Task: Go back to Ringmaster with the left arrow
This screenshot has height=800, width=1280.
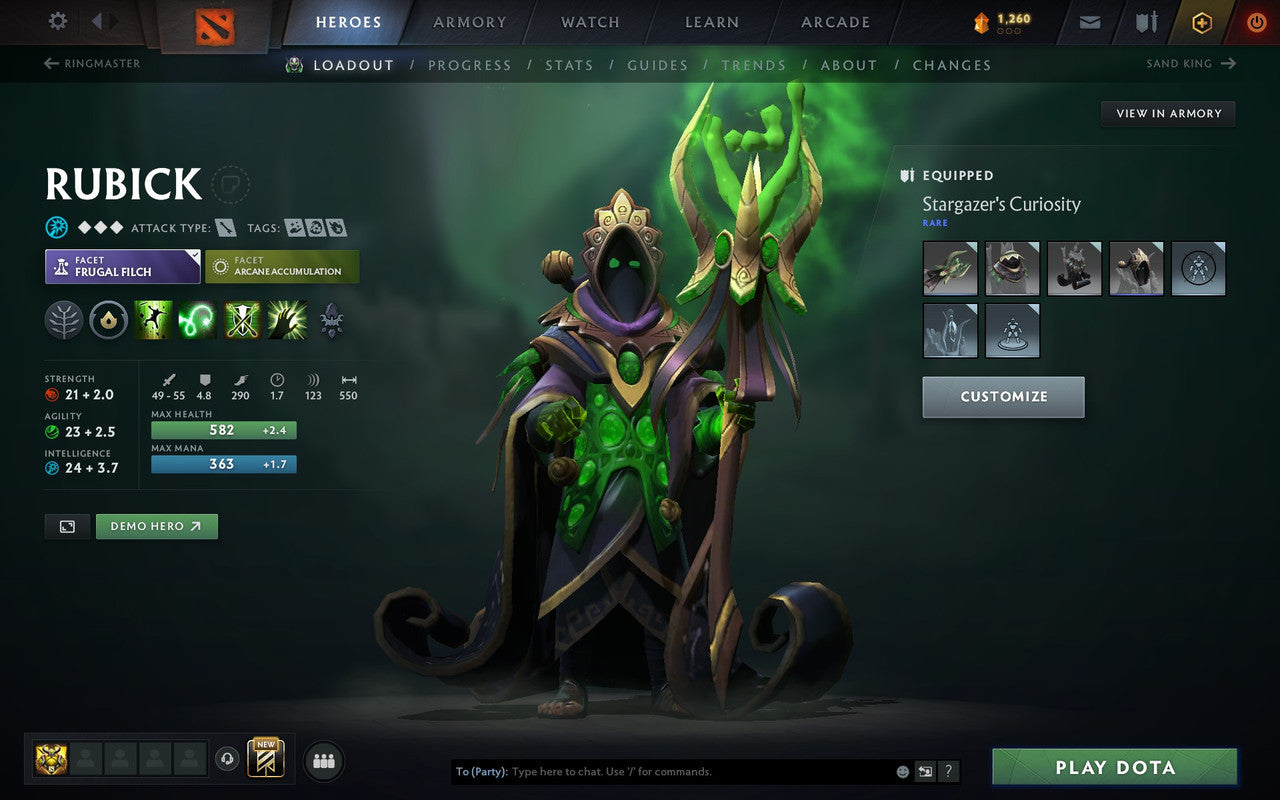Action: coord(49,63)
